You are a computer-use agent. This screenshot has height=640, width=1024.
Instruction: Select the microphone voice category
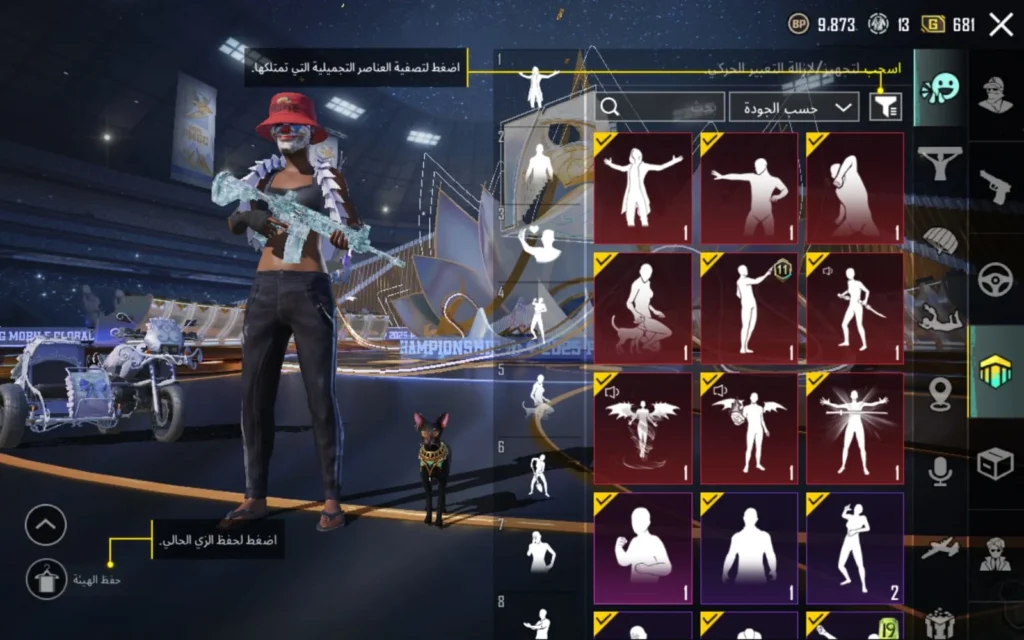940,471
